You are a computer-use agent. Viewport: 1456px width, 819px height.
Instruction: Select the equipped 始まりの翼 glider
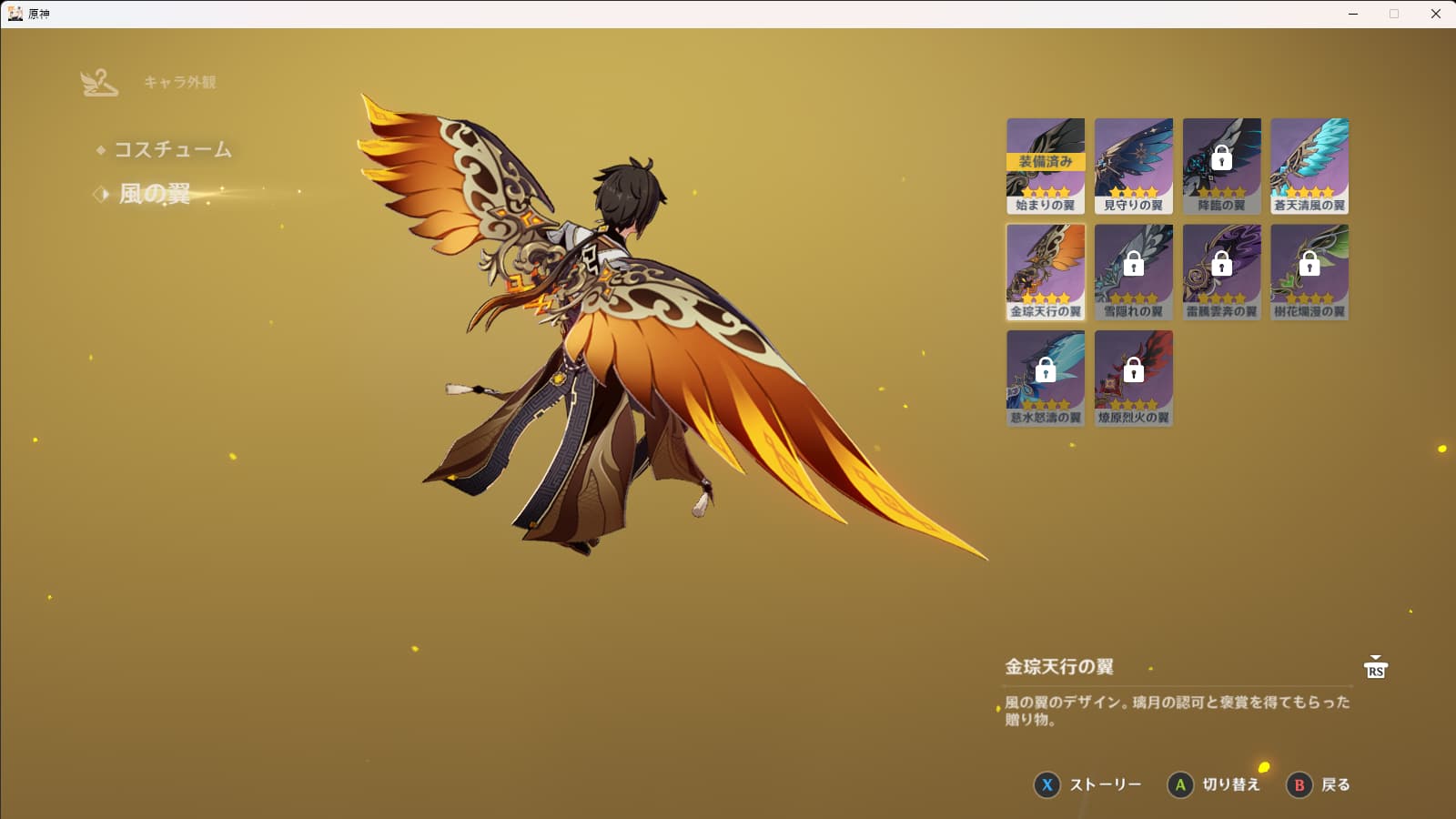tap(1046, 166)
